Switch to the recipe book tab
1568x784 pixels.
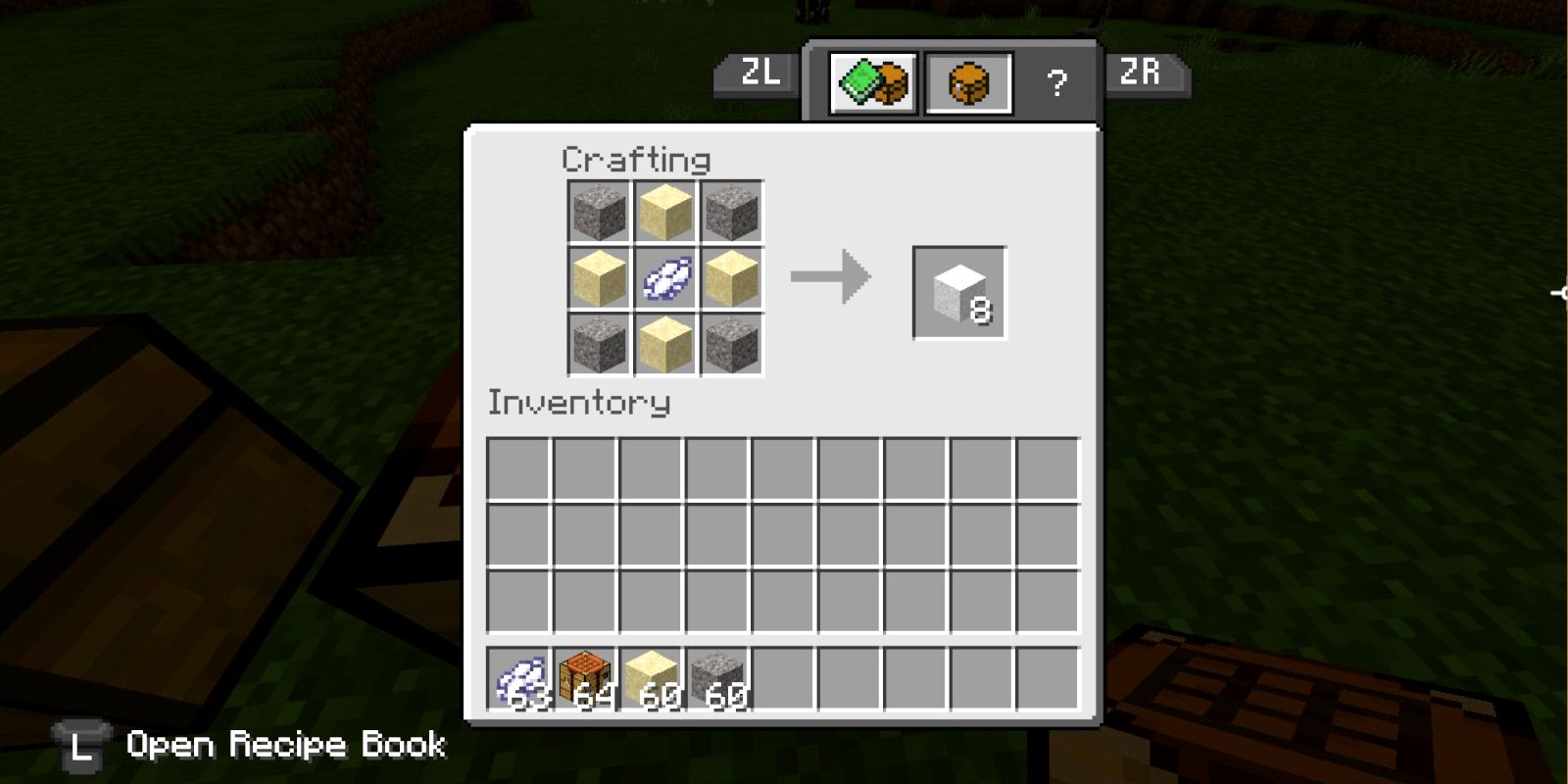[870, 81]
